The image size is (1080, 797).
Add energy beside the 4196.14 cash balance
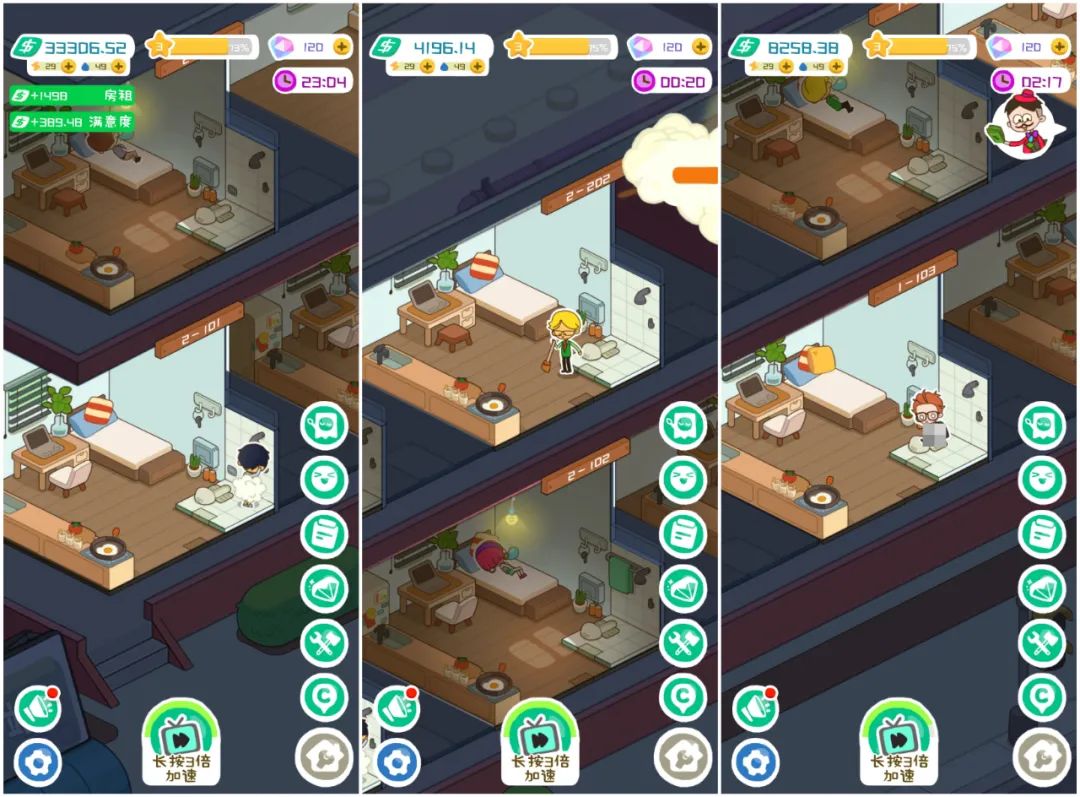point(428,66)
